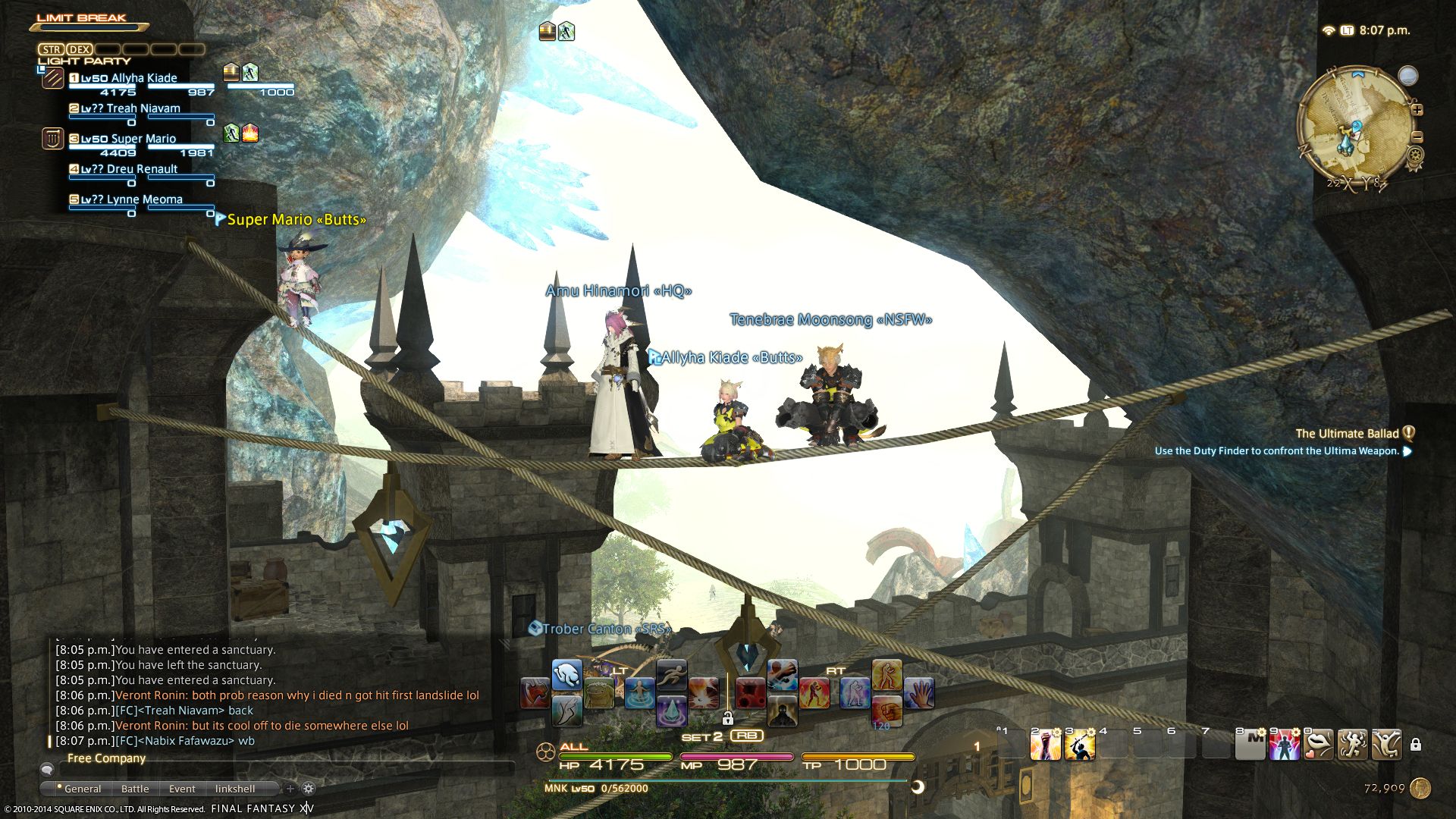The width and height of the screenshot is (1456, 819).
Task: Perform the blow kiss emote icon
Action: pyautogui.click(x=1318, y=745)
